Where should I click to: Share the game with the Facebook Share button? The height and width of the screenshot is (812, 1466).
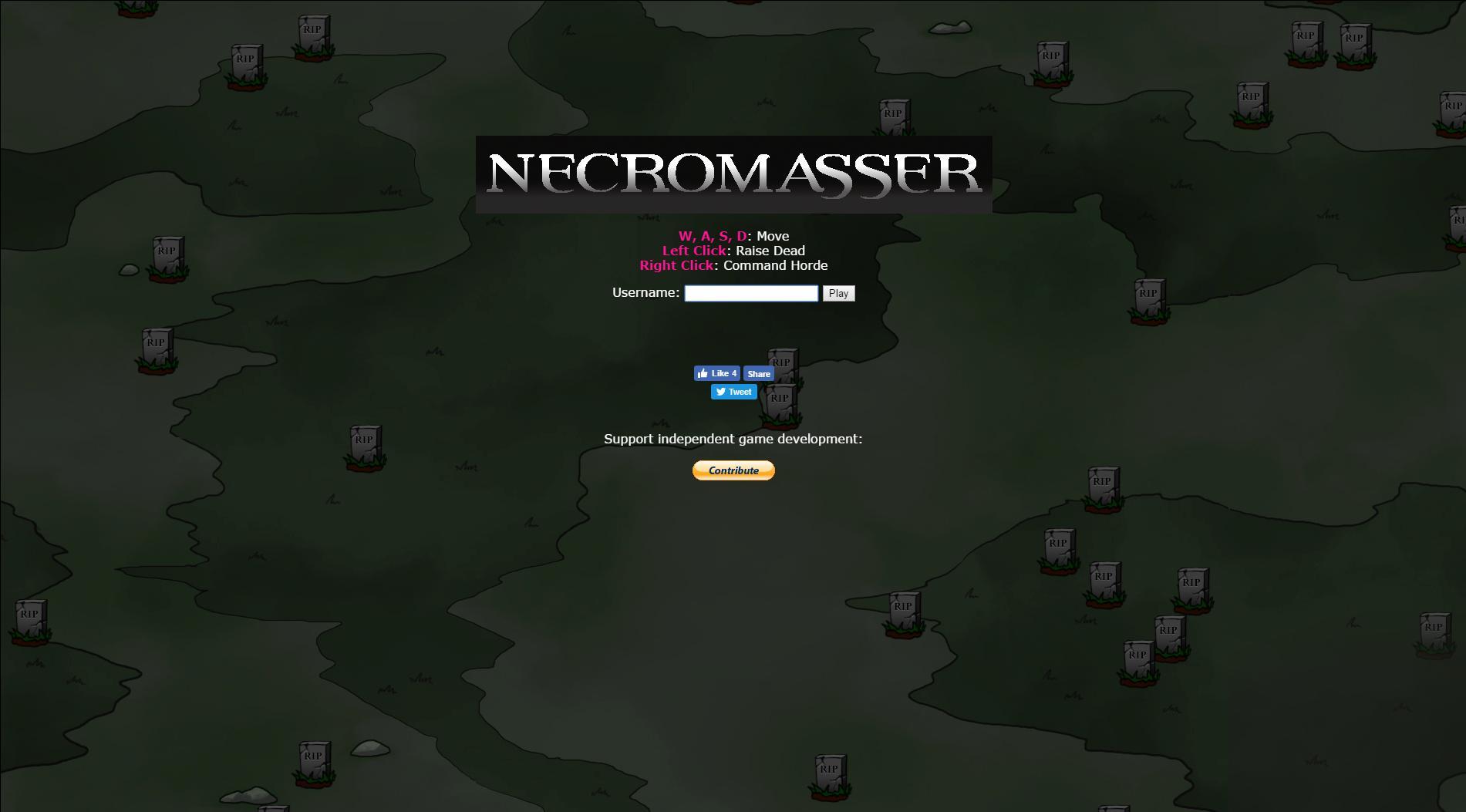[757, 373]
